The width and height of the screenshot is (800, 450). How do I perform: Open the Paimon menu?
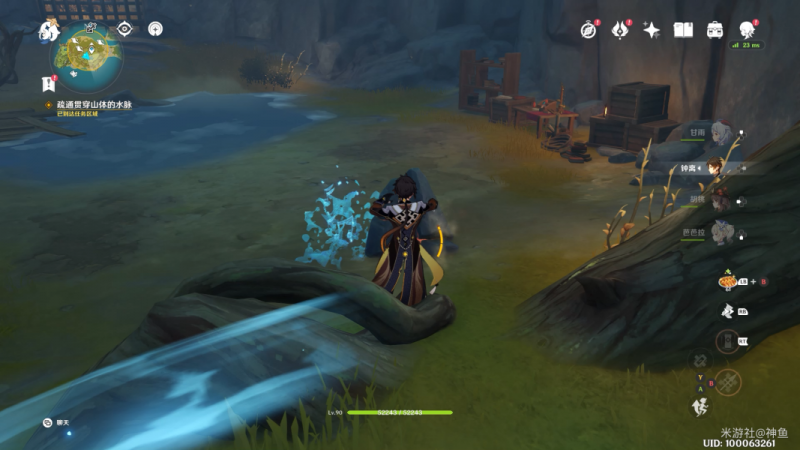coord(48,31)
